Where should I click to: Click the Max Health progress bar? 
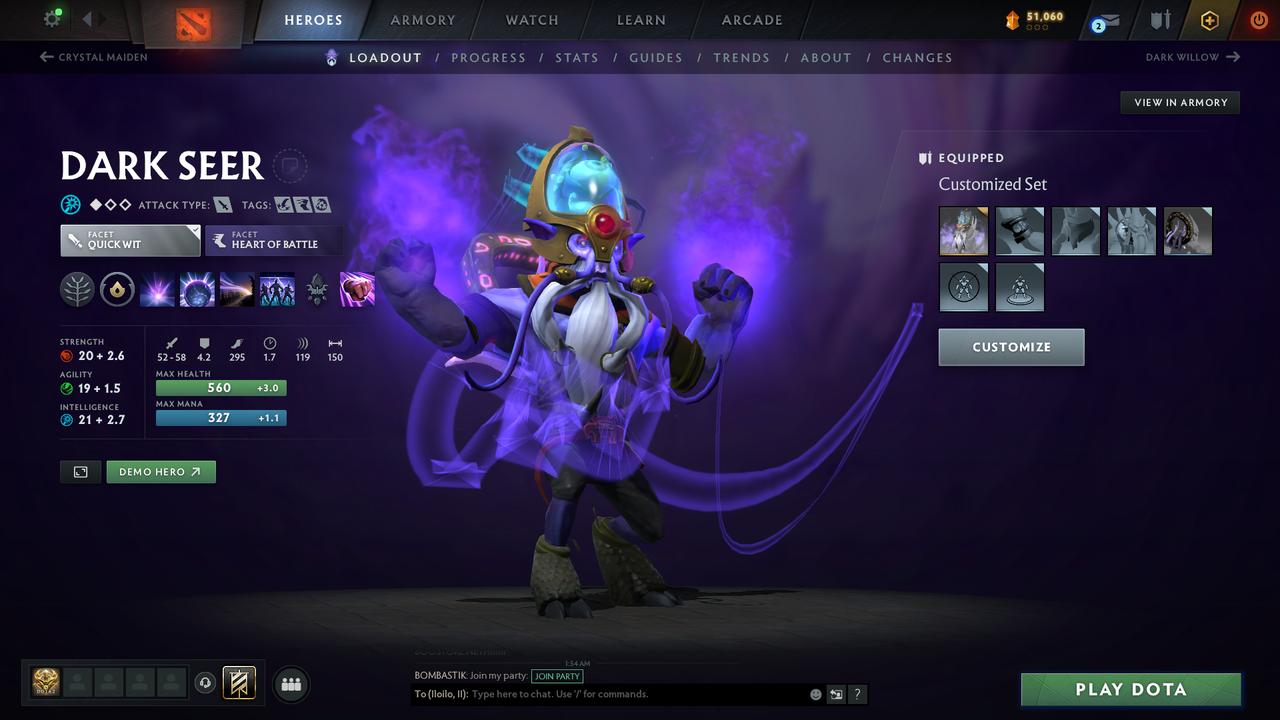click(x=220, y=387)
